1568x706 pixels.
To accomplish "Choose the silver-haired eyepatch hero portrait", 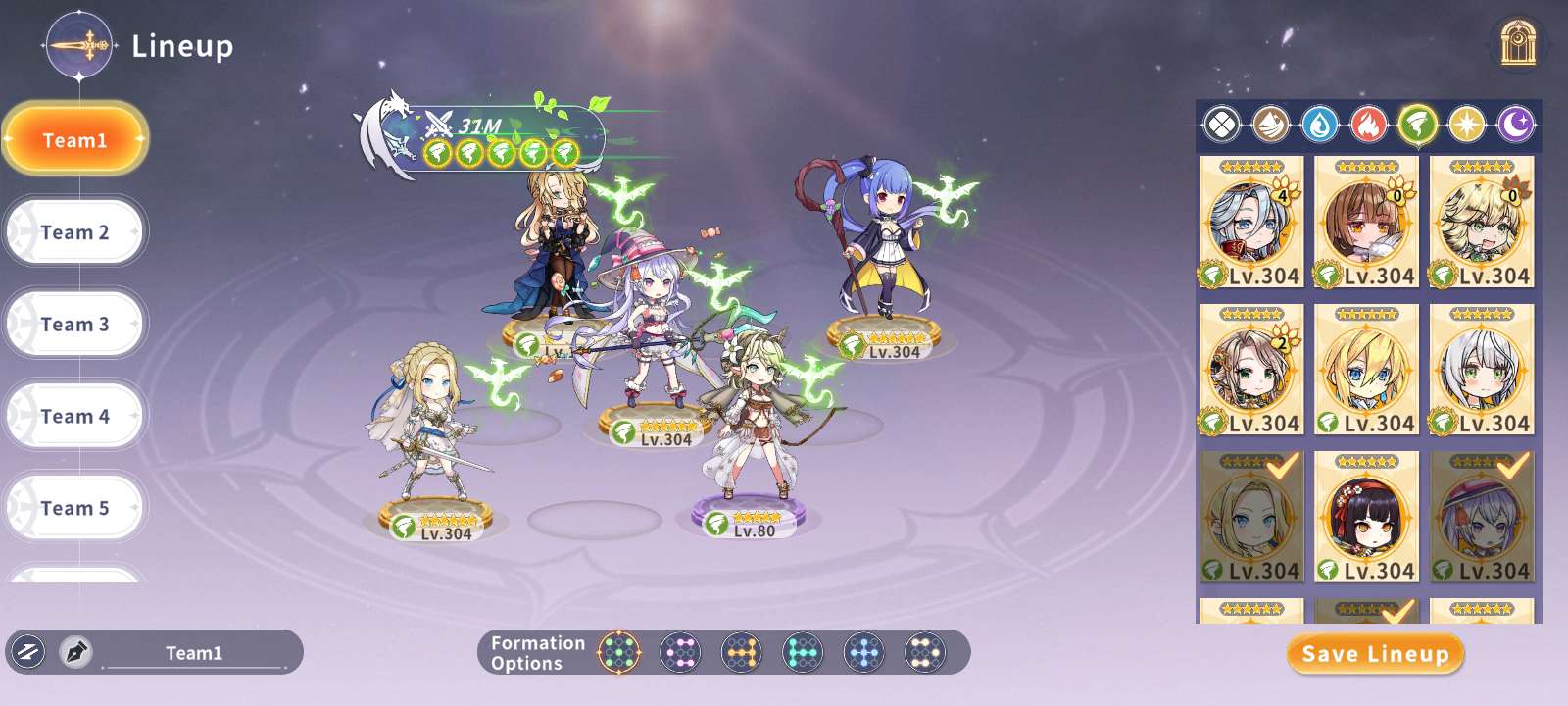I will coord(1251,223).
